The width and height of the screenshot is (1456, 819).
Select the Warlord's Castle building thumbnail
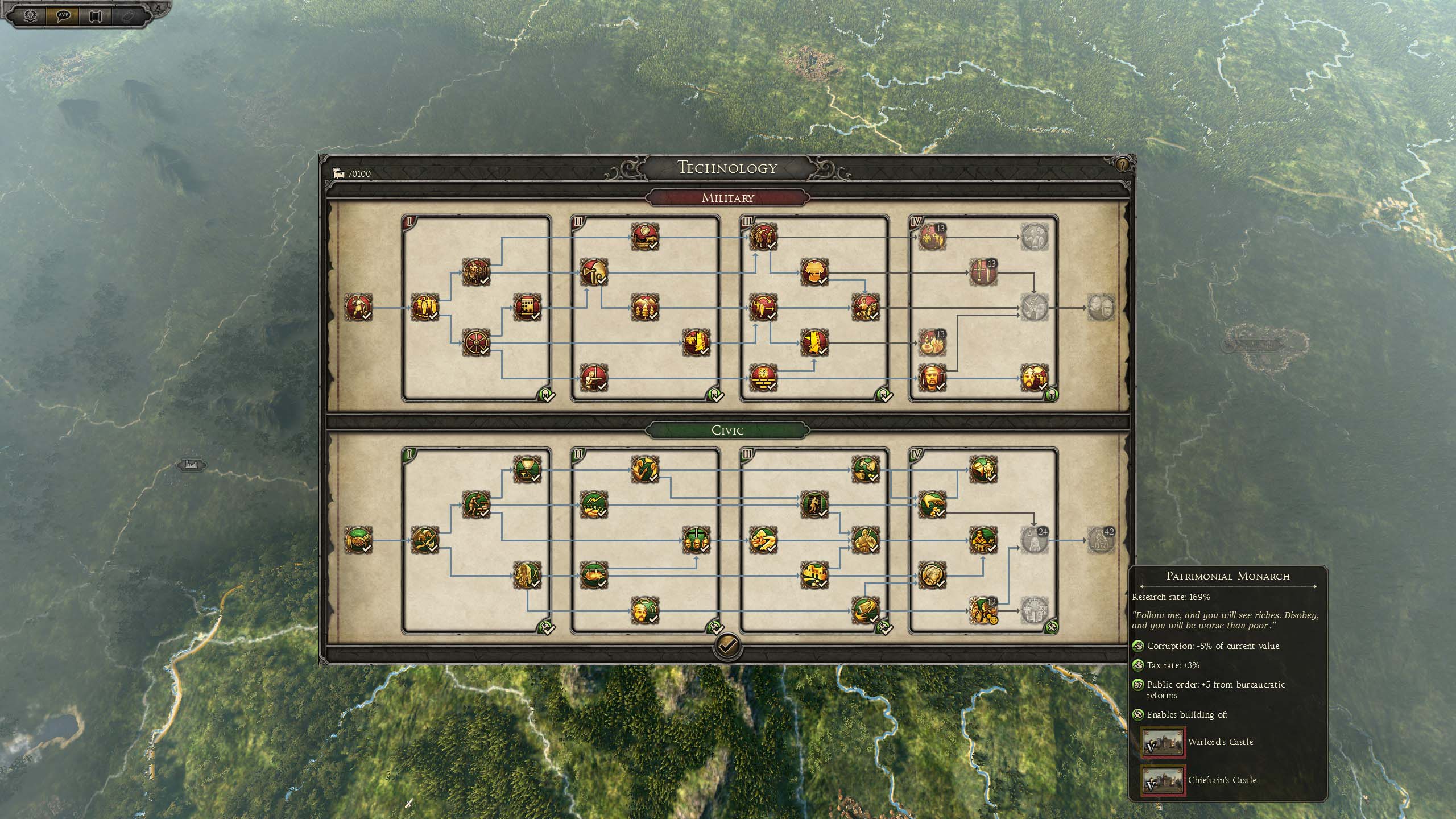1163,742
